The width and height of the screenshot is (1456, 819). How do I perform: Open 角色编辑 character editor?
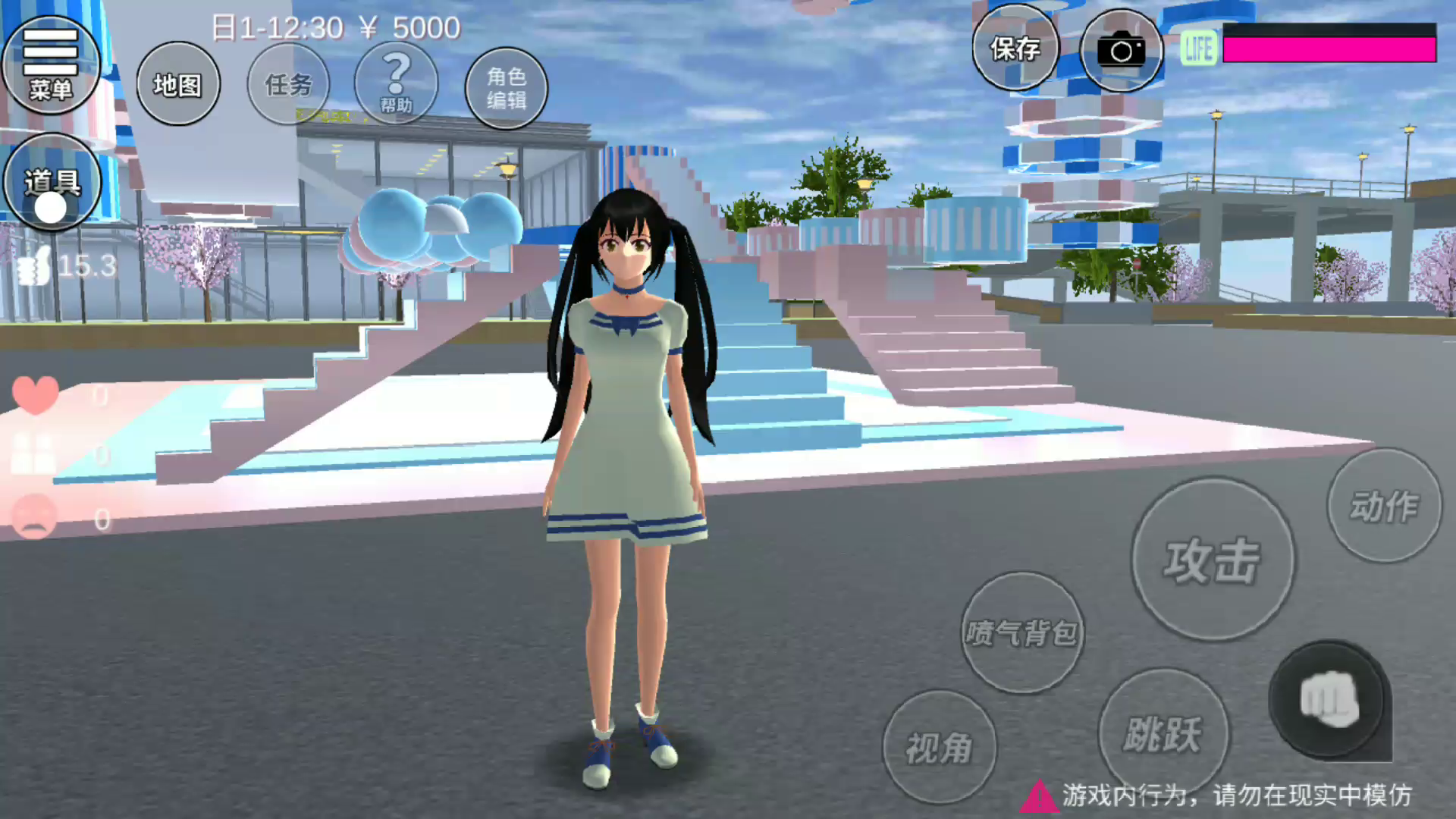pyautogui.click(x=506, y=88)
